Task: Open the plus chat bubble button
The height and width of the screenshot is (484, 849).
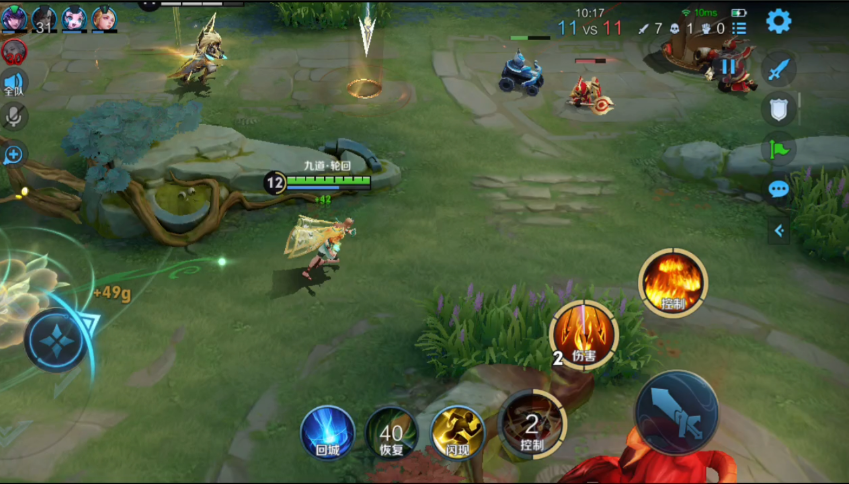Action: point(14,154)
